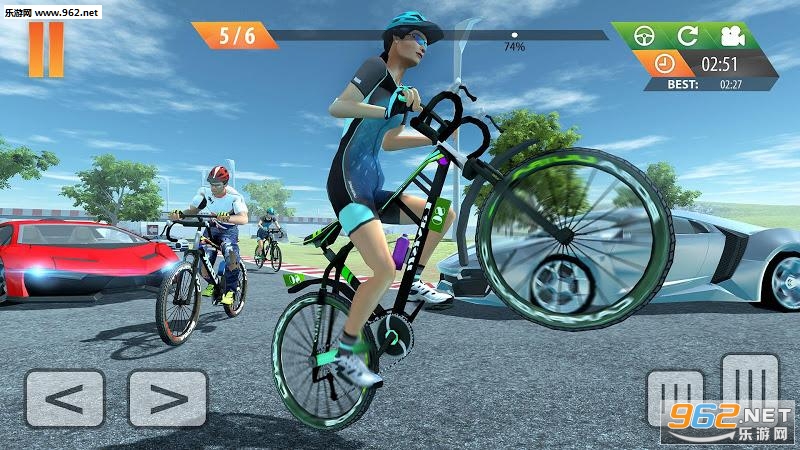This screenshot has height=450, width=800.
Task: Pause the race with the orange pause button
Action: pos(46,48)
